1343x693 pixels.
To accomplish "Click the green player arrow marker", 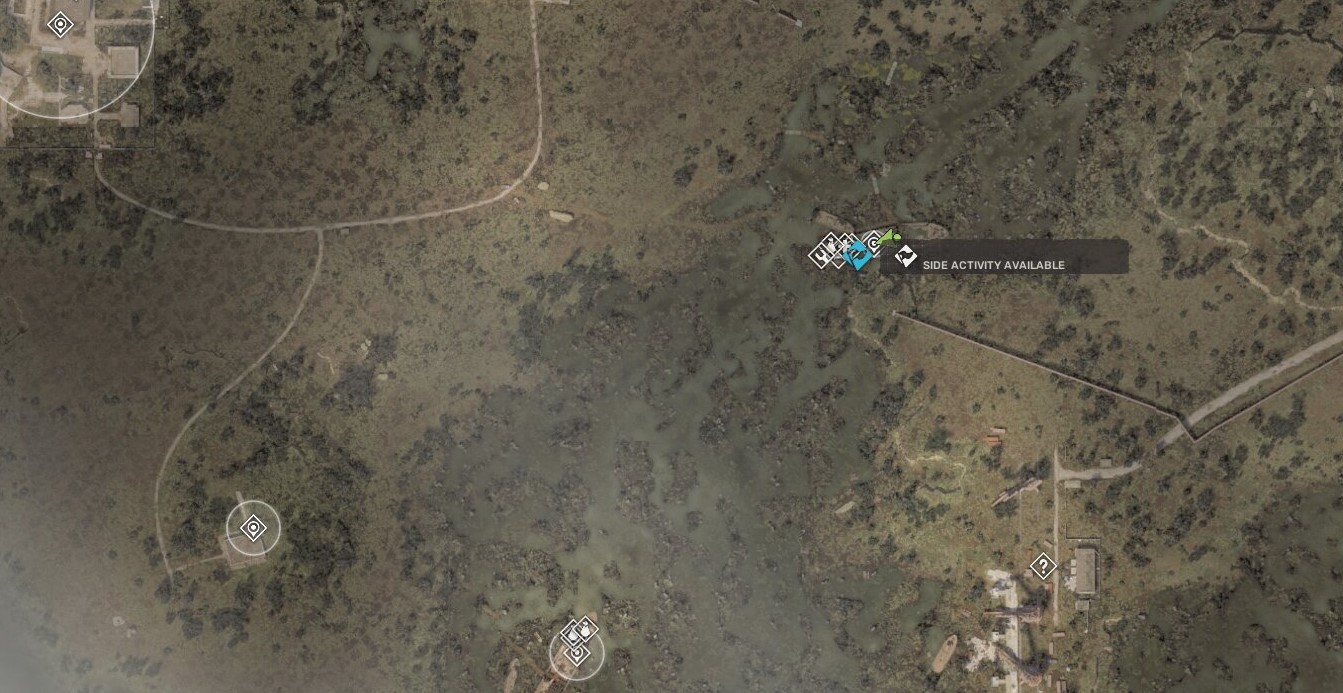I will 889,236.
